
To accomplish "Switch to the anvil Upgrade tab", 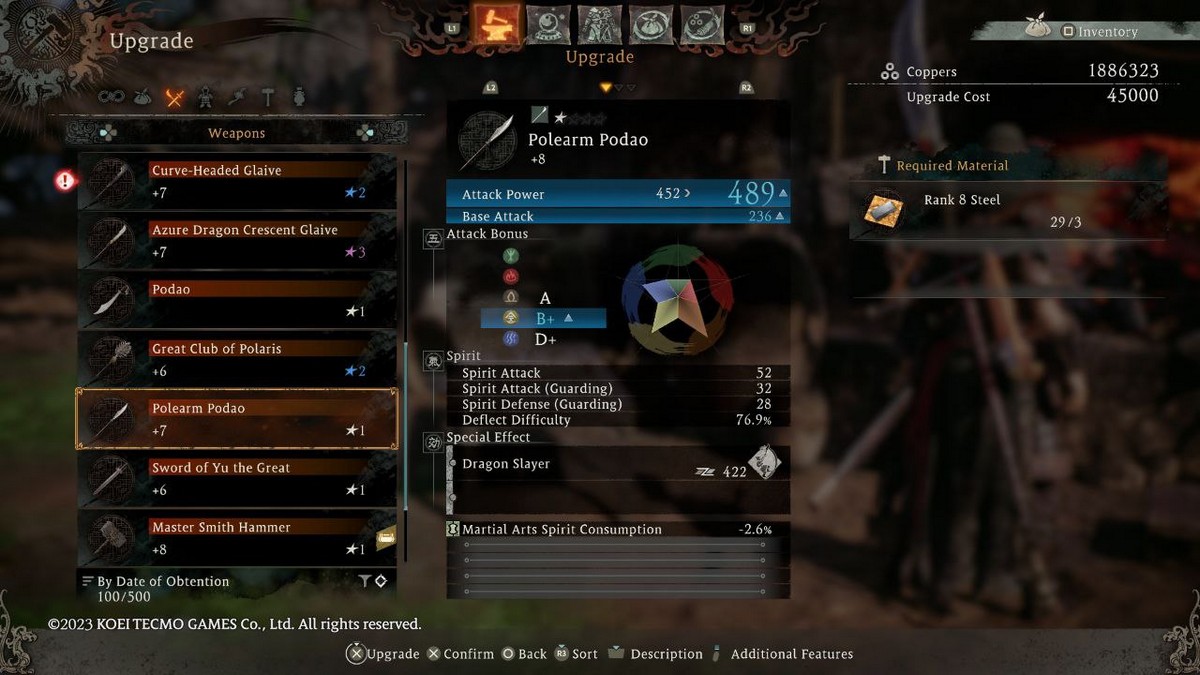I will [x=495, y=24].
